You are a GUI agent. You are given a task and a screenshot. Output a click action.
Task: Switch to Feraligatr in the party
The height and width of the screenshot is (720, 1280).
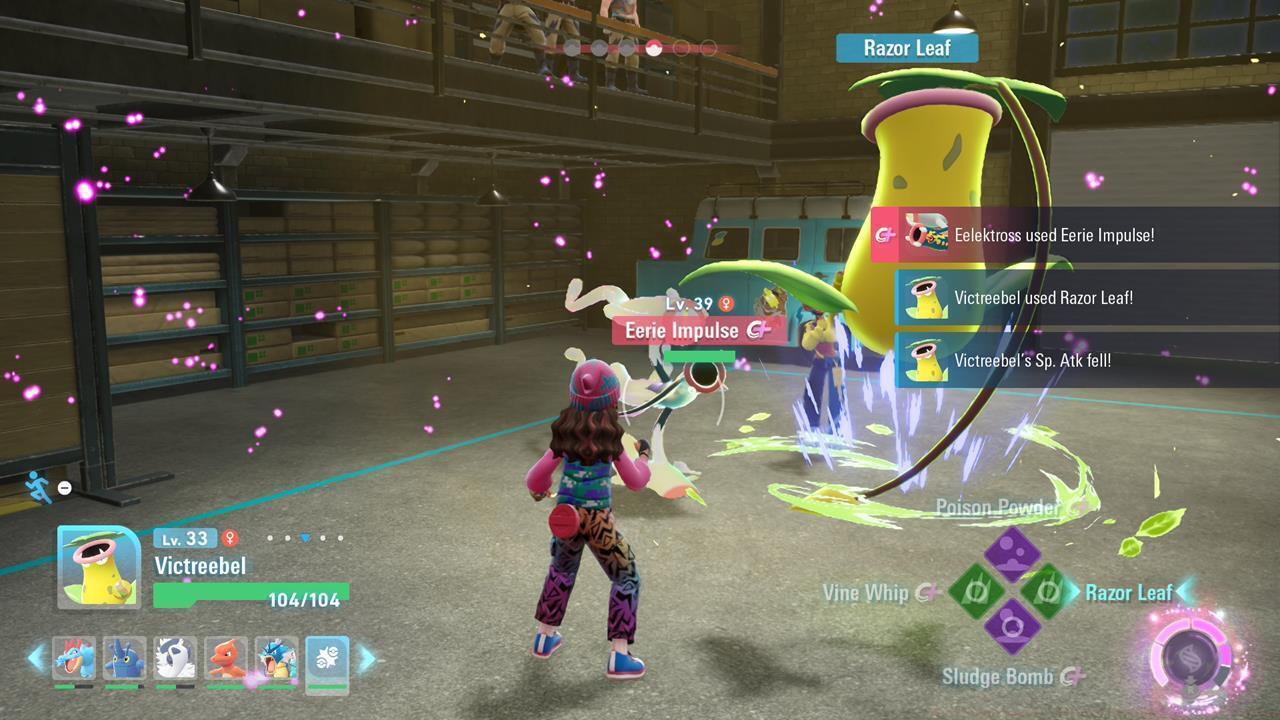tap(74, 657)
